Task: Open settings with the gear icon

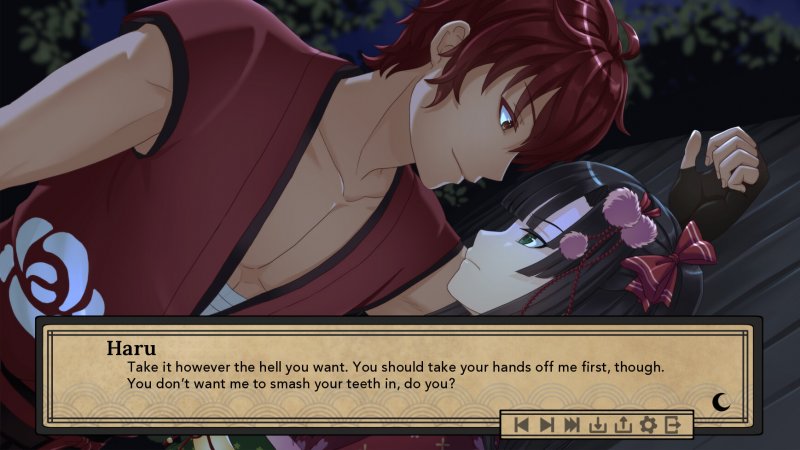Action: [x=648, y=425]
